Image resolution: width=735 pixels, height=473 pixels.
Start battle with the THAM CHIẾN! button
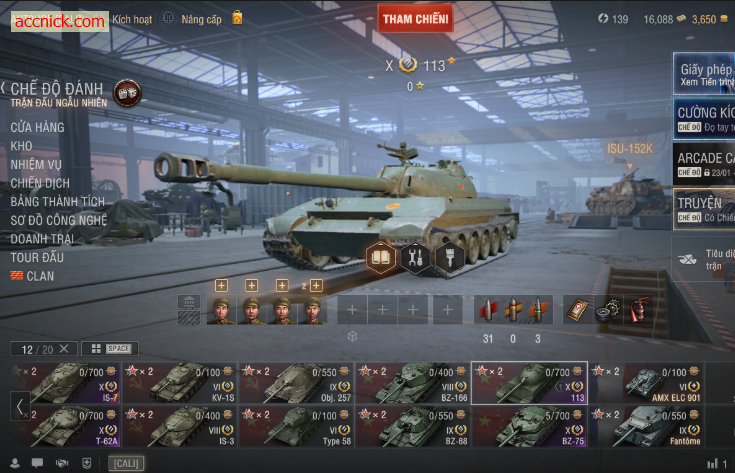415,18
